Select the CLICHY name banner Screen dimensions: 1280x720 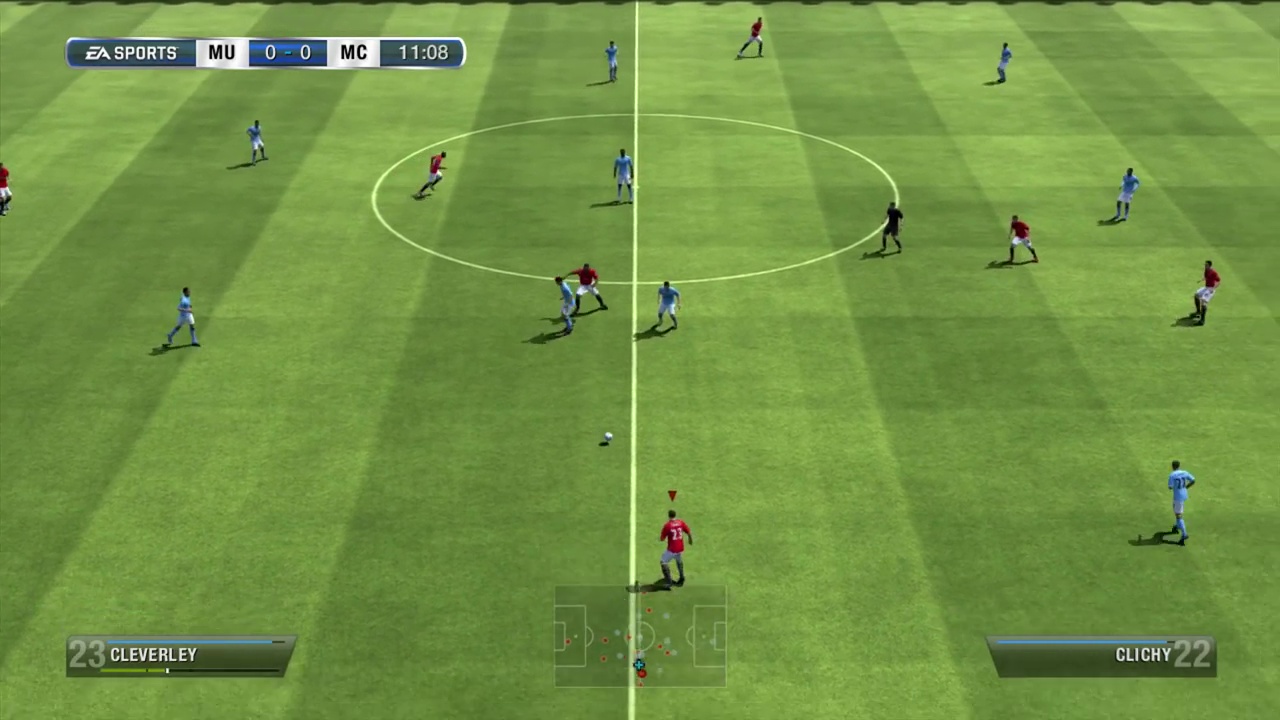tap(1143, 654)
